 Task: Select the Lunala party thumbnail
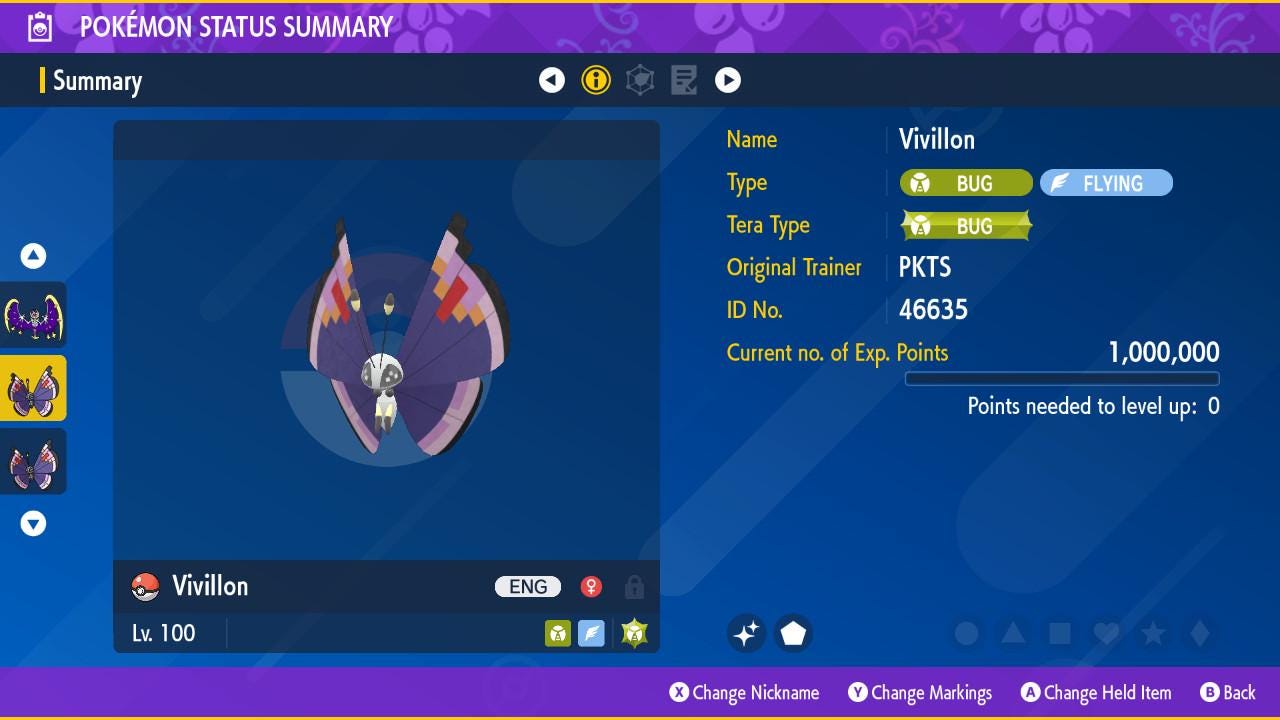(33, 316)
